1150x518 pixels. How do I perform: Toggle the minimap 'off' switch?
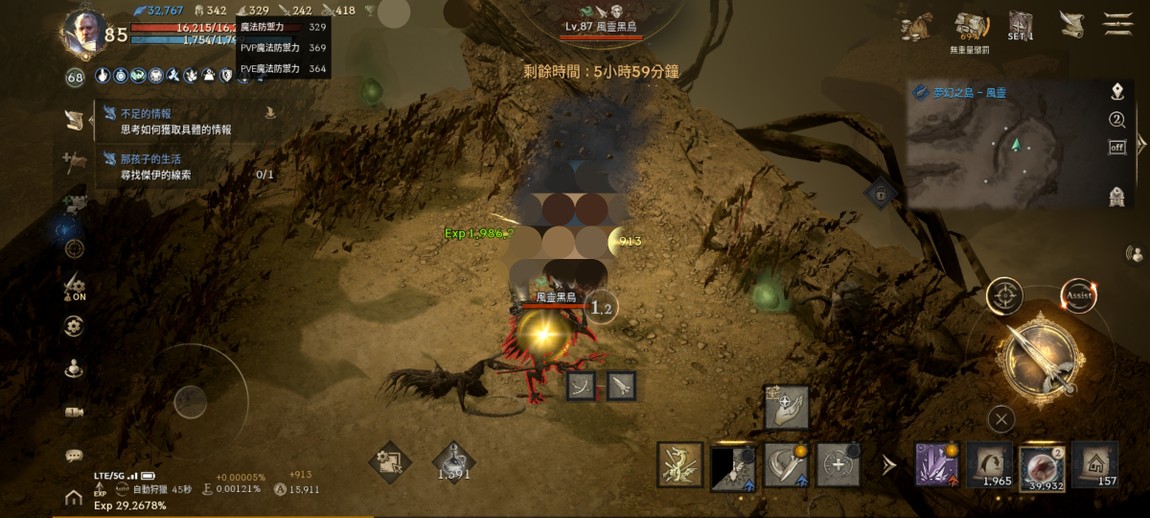pyautogui.click(x=1117, y=147)
